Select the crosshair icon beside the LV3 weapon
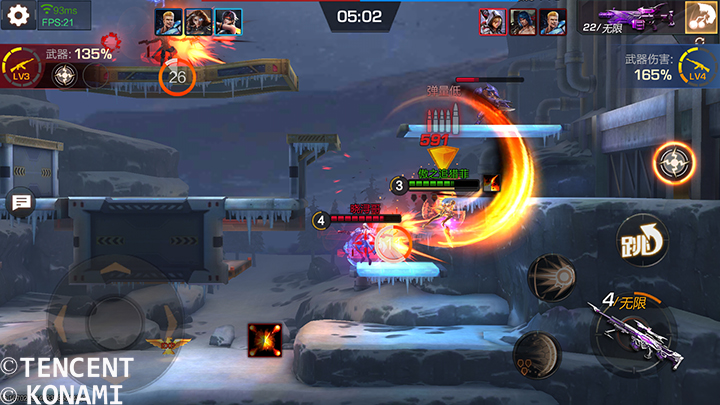This screenshot has height=405, width=720. (64, 76)
